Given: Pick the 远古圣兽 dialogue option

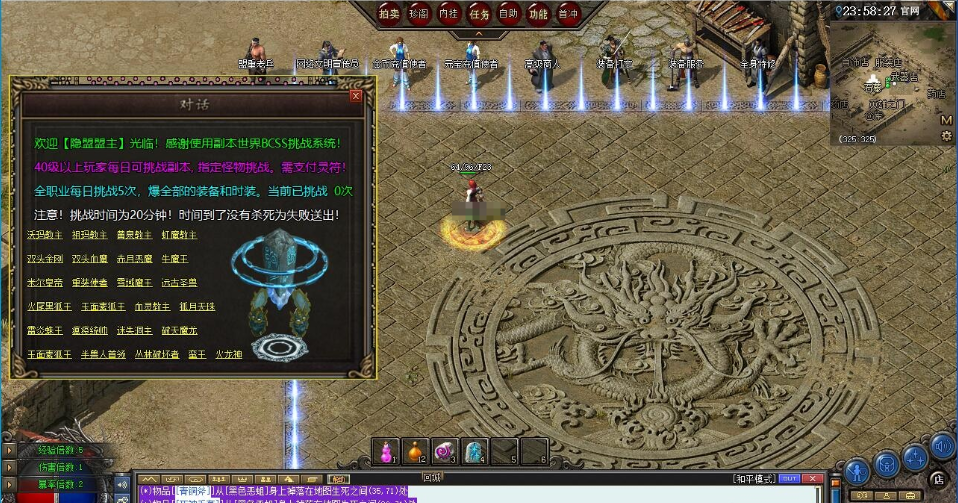Looking at the screenshot, I should pos(179,283).
